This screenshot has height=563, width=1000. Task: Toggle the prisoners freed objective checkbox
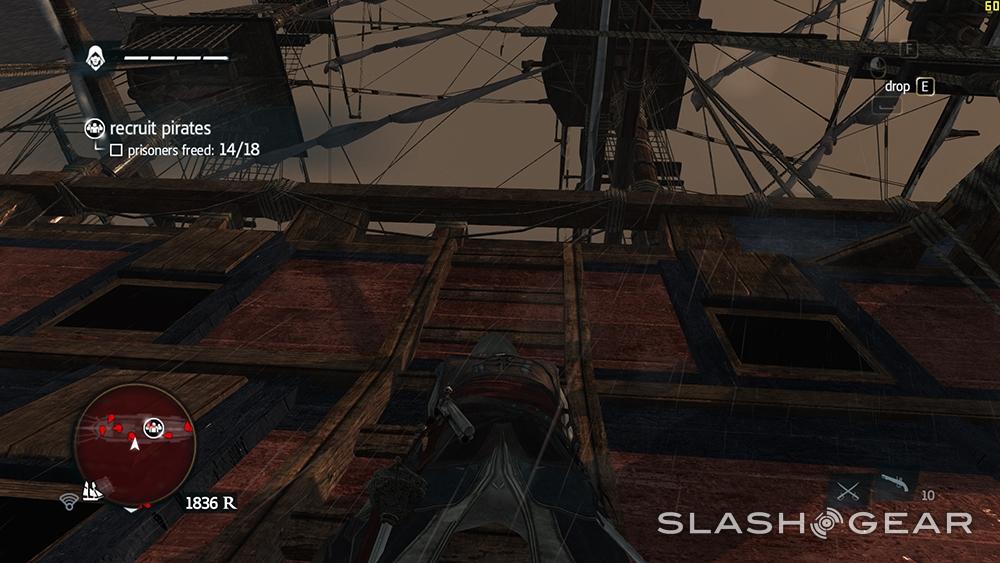pos(116,150)
